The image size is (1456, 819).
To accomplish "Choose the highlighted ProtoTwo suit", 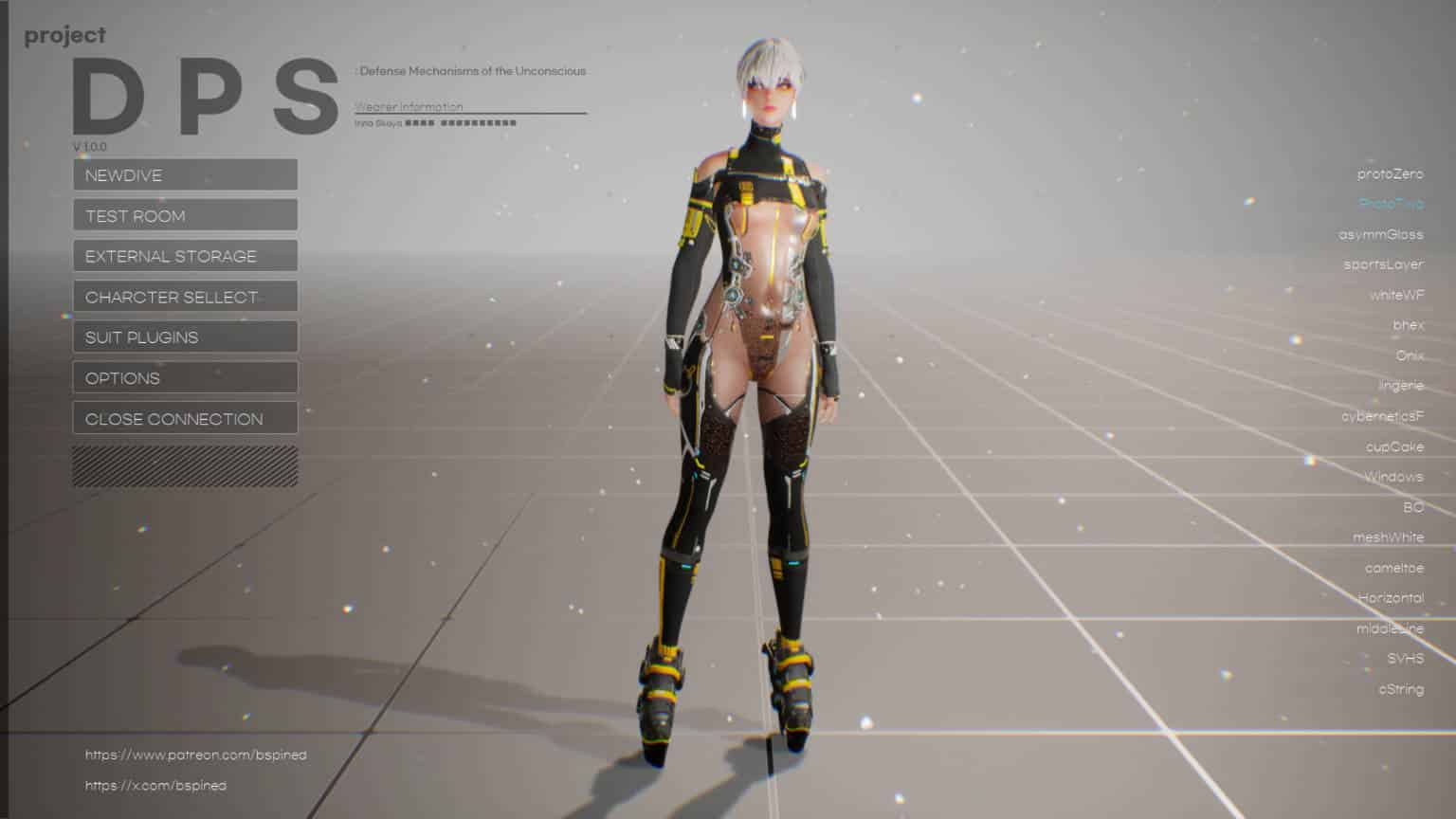I will point(1391,205).
